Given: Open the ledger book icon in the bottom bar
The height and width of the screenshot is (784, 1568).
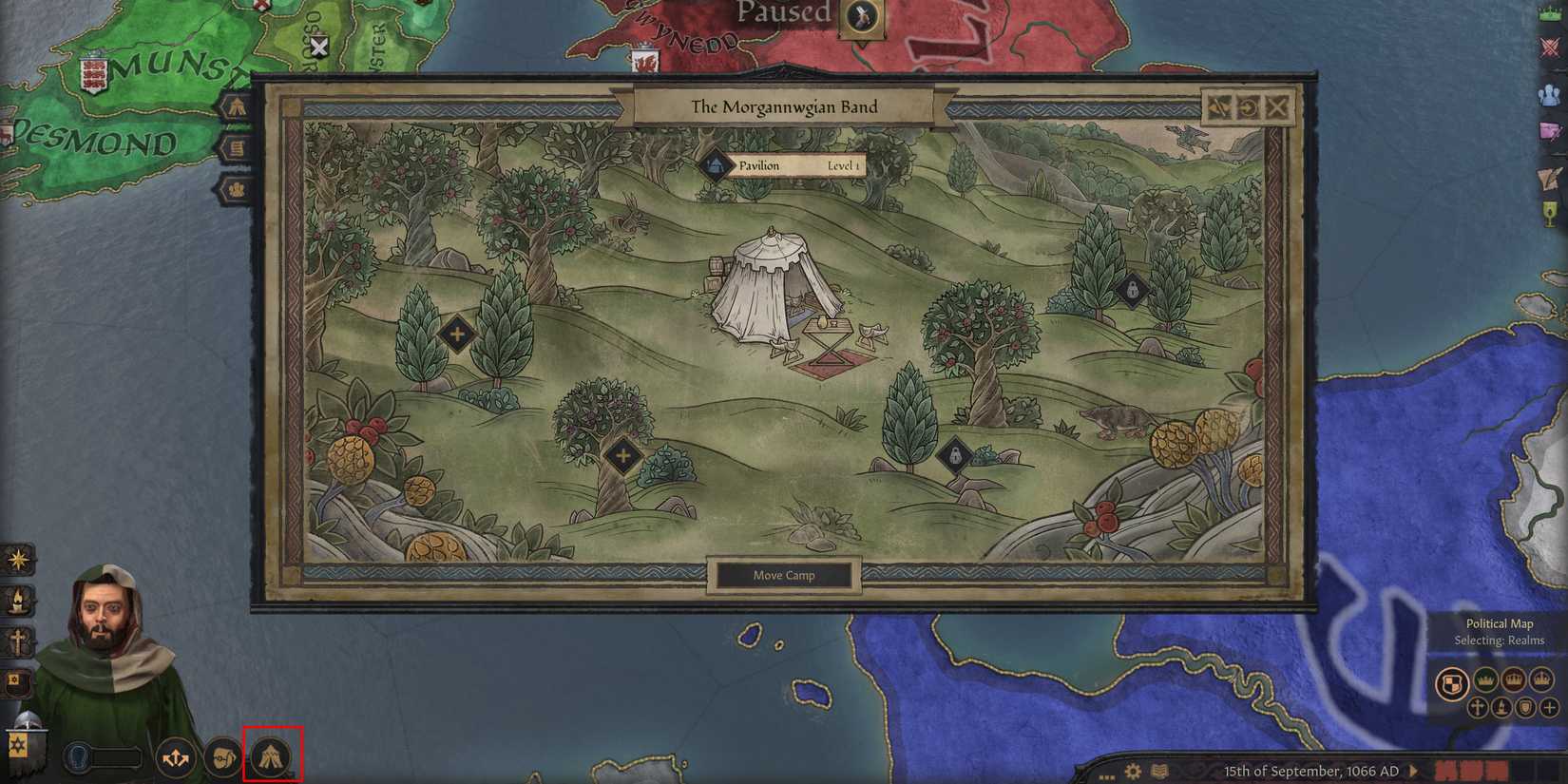Looking at the screenshot, I should point(1159,770).
